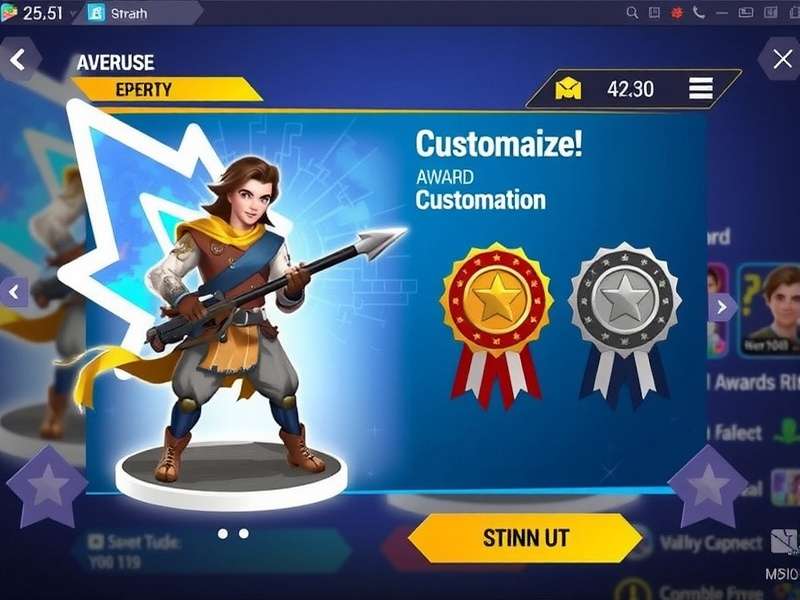
Task: Click the yellow STINN UT button
Action: (x=525, y=538)
